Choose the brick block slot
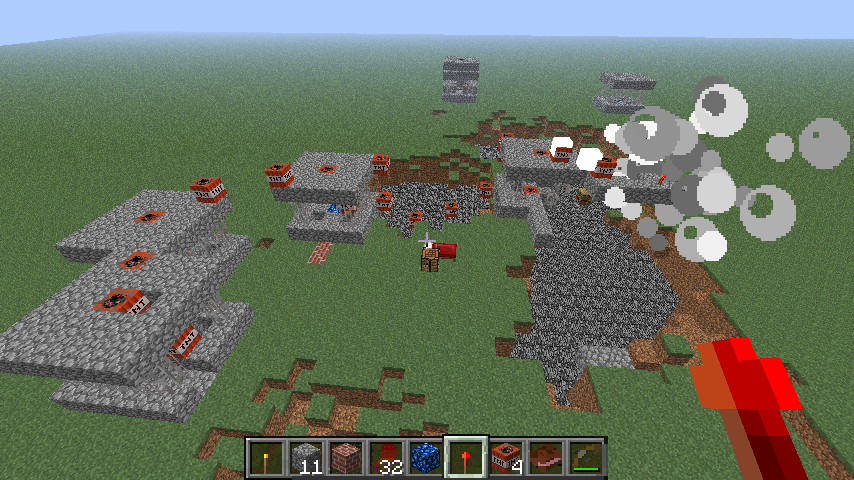Screen dimensions: 854x480 pos(346,458)
